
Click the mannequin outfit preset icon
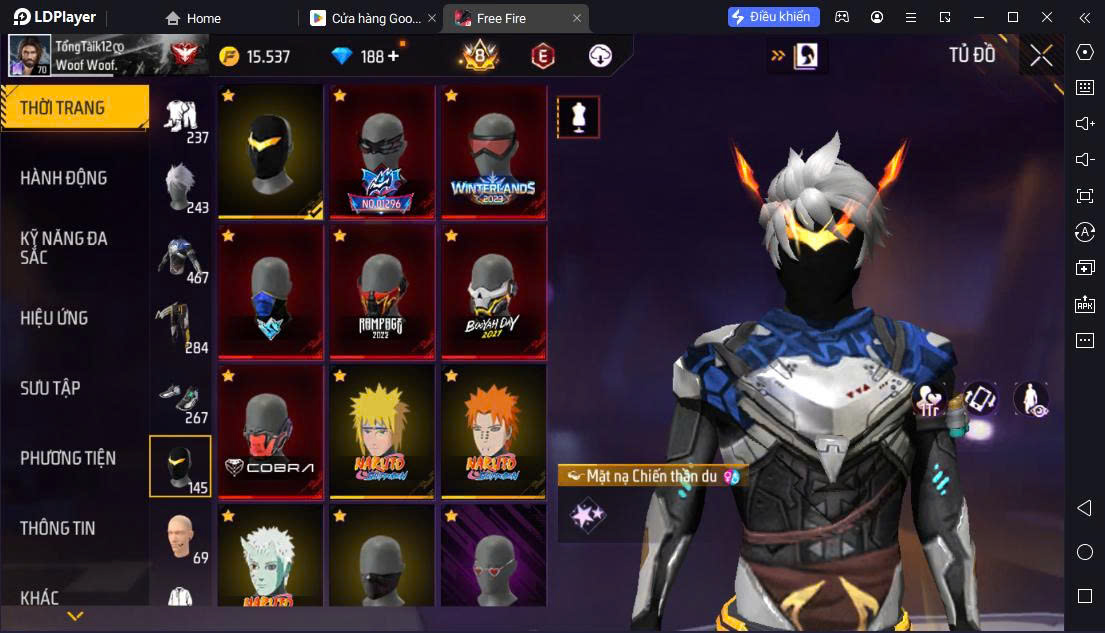578,117
